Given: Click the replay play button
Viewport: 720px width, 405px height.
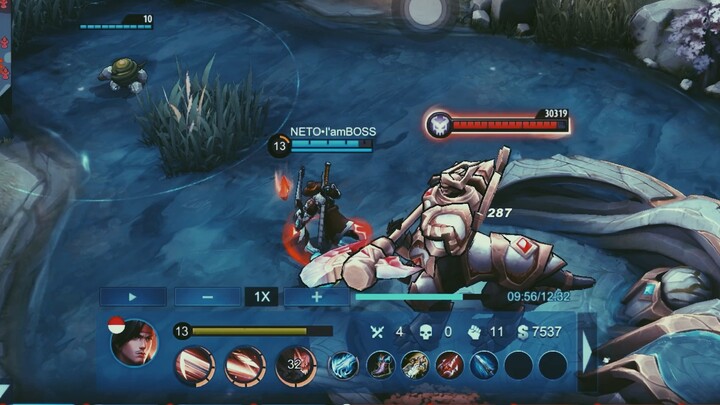Looking at the screenshot, I should (x=133, y=296).
